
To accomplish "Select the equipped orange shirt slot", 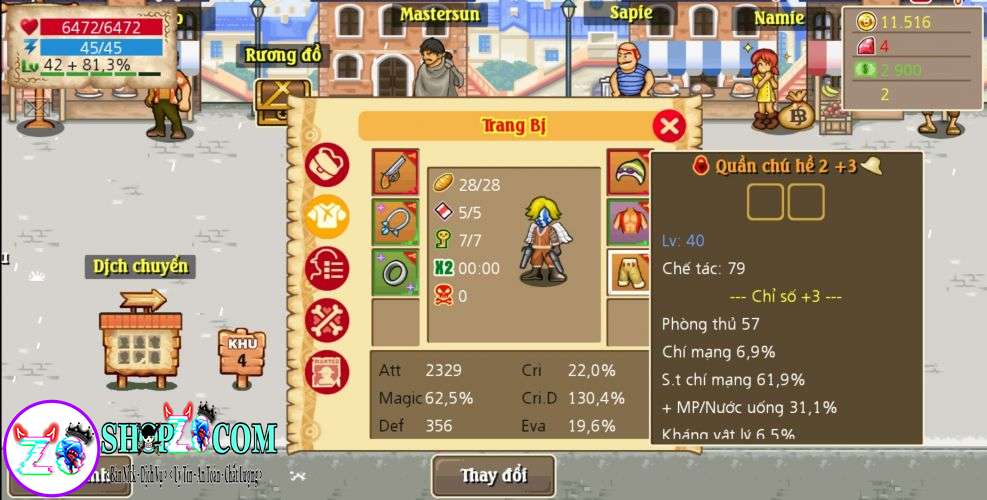I will (629, 222).
